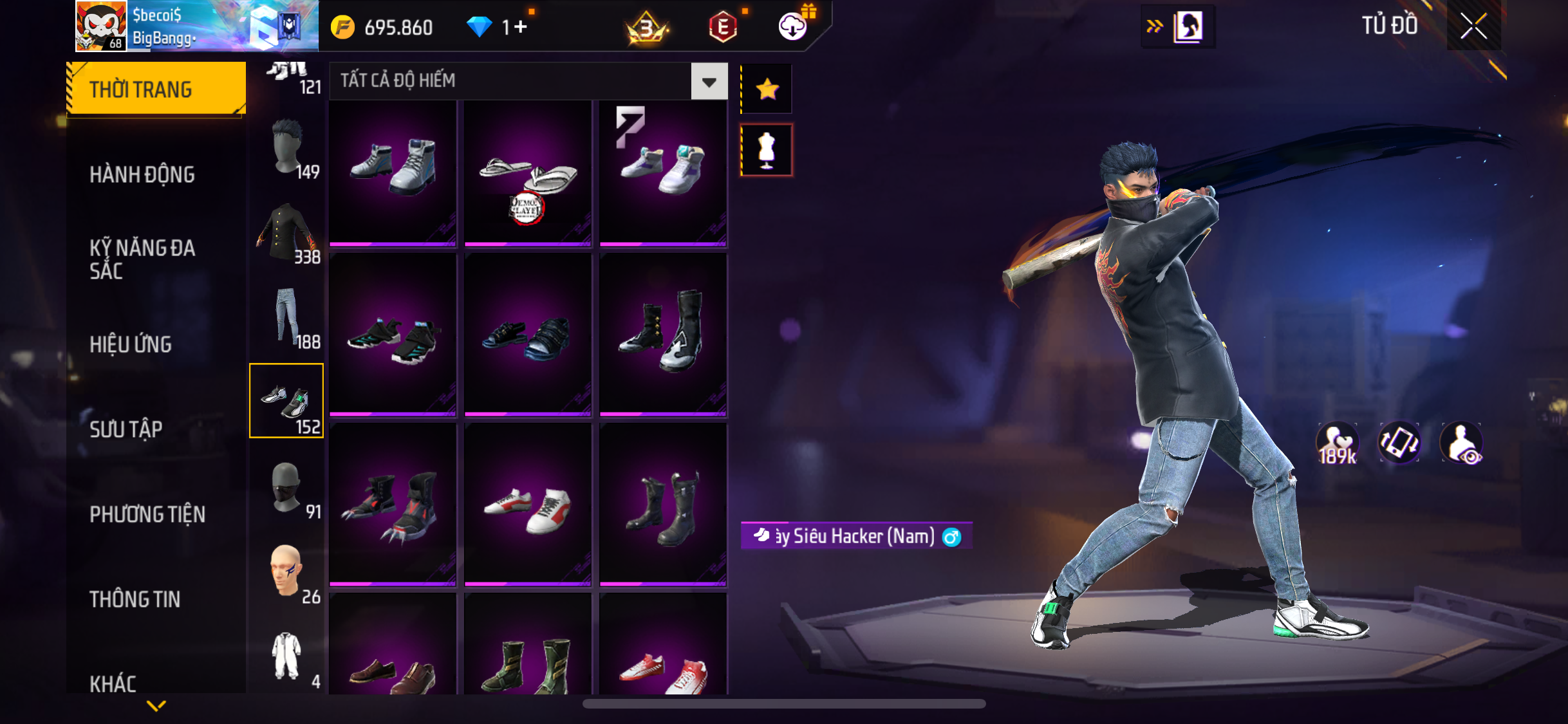Switch to the HÀNH ĐỘNG tab
The image size is (1568, 724).
click(x=142, y=174)
